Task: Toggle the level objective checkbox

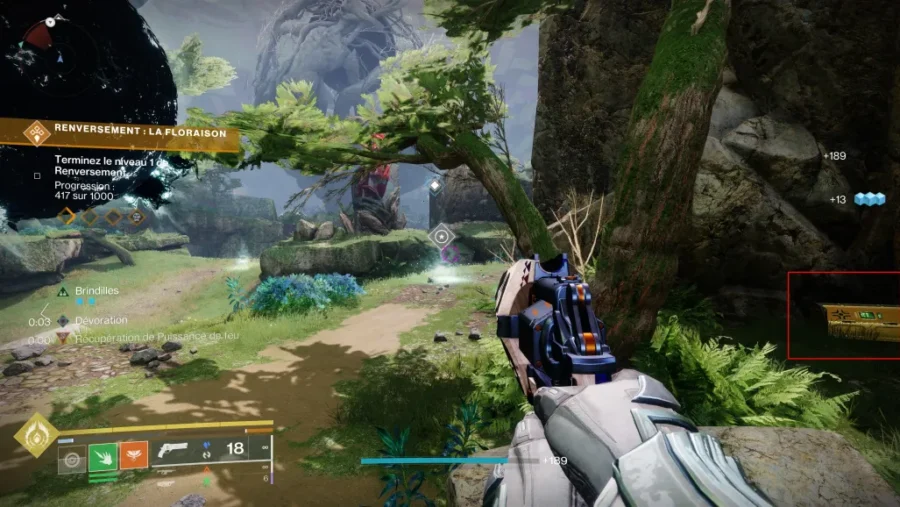Action: (37, 176)
